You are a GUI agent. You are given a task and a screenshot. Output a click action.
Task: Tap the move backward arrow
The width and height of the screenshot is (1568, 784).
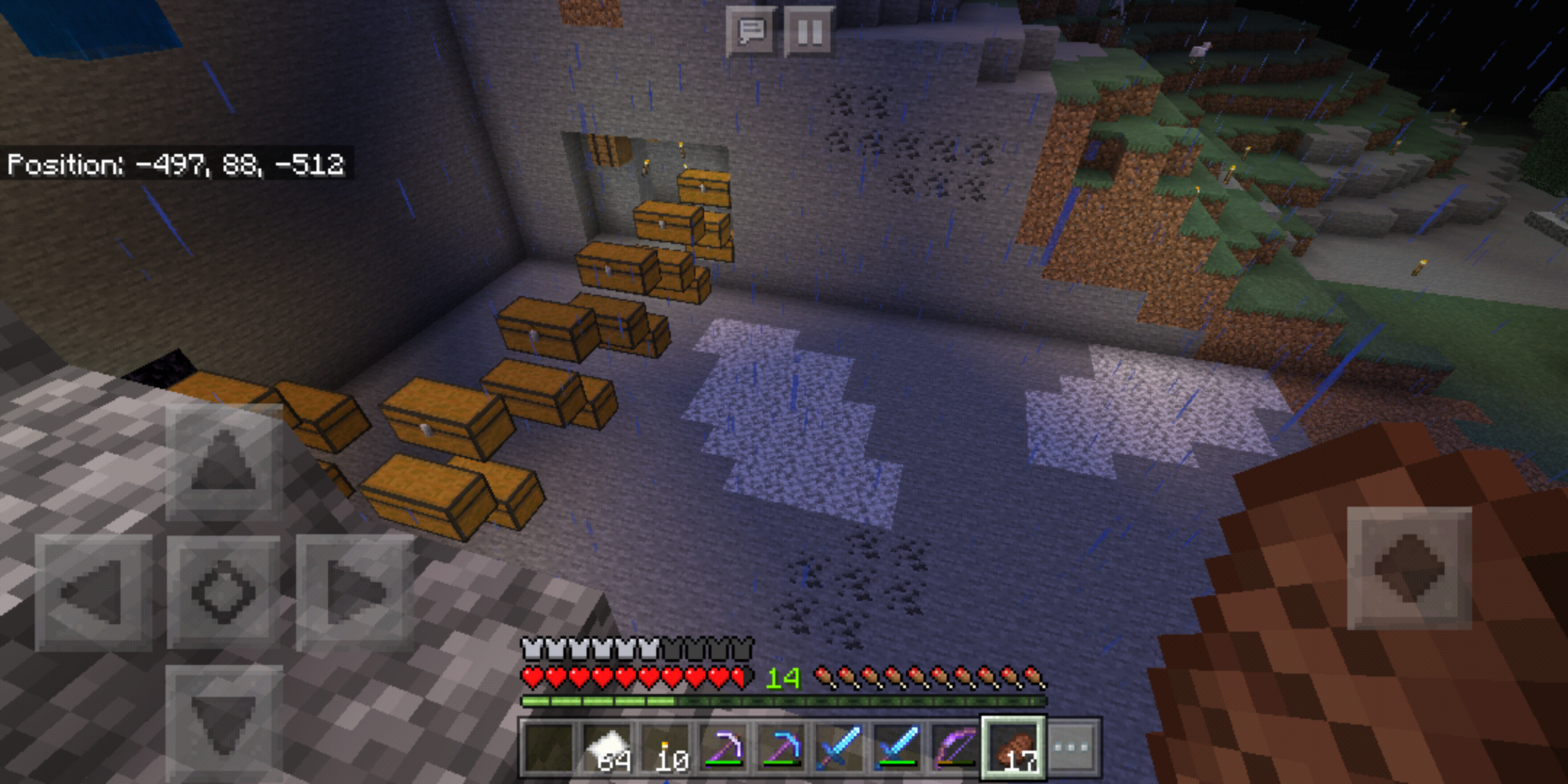point(224,722)
